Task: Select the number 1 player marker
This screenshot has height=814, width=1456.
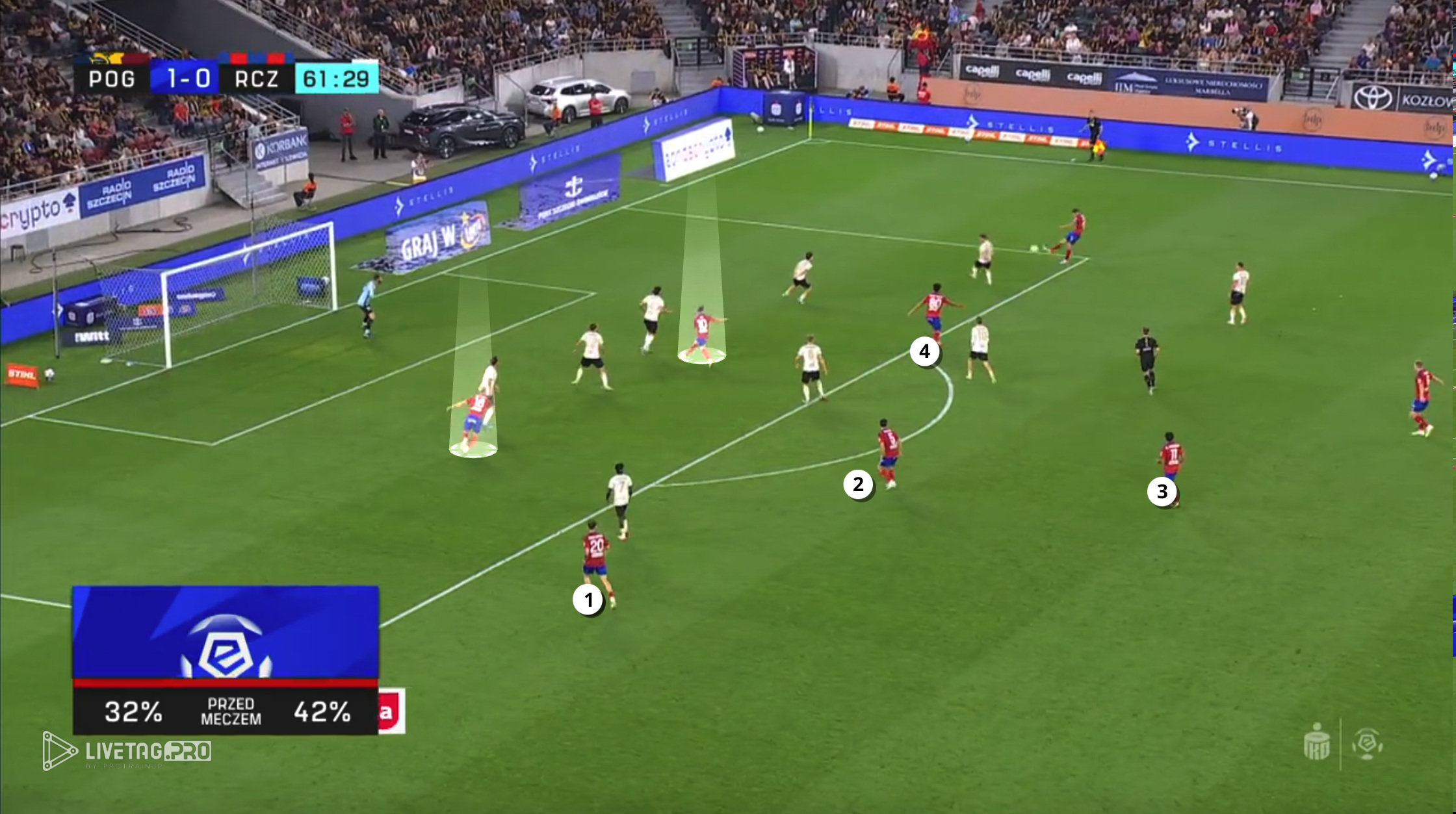Action: tap(588, 600)
